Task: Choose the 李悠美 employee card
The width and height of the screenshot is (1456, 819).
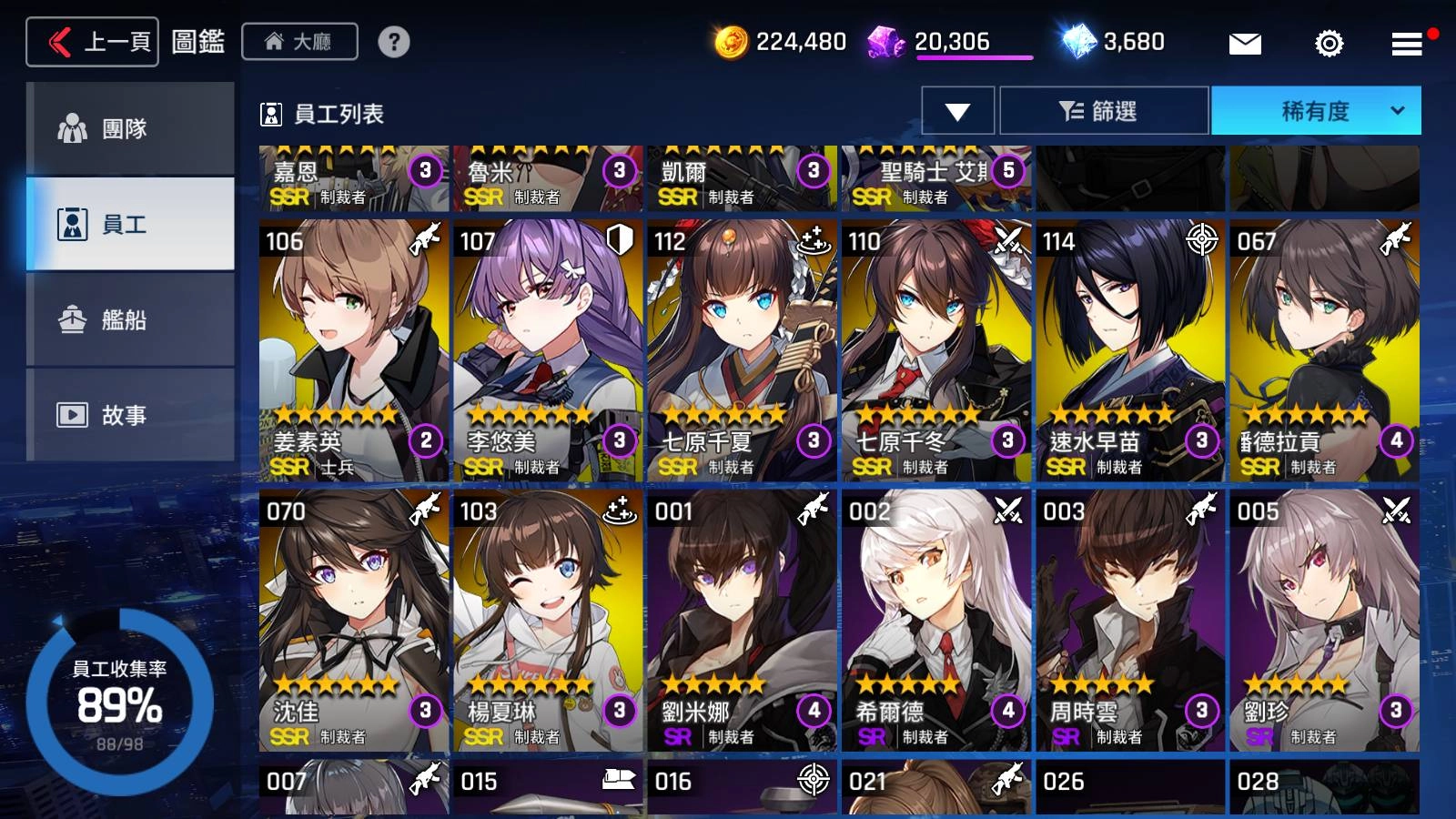Action: (548, 350)
